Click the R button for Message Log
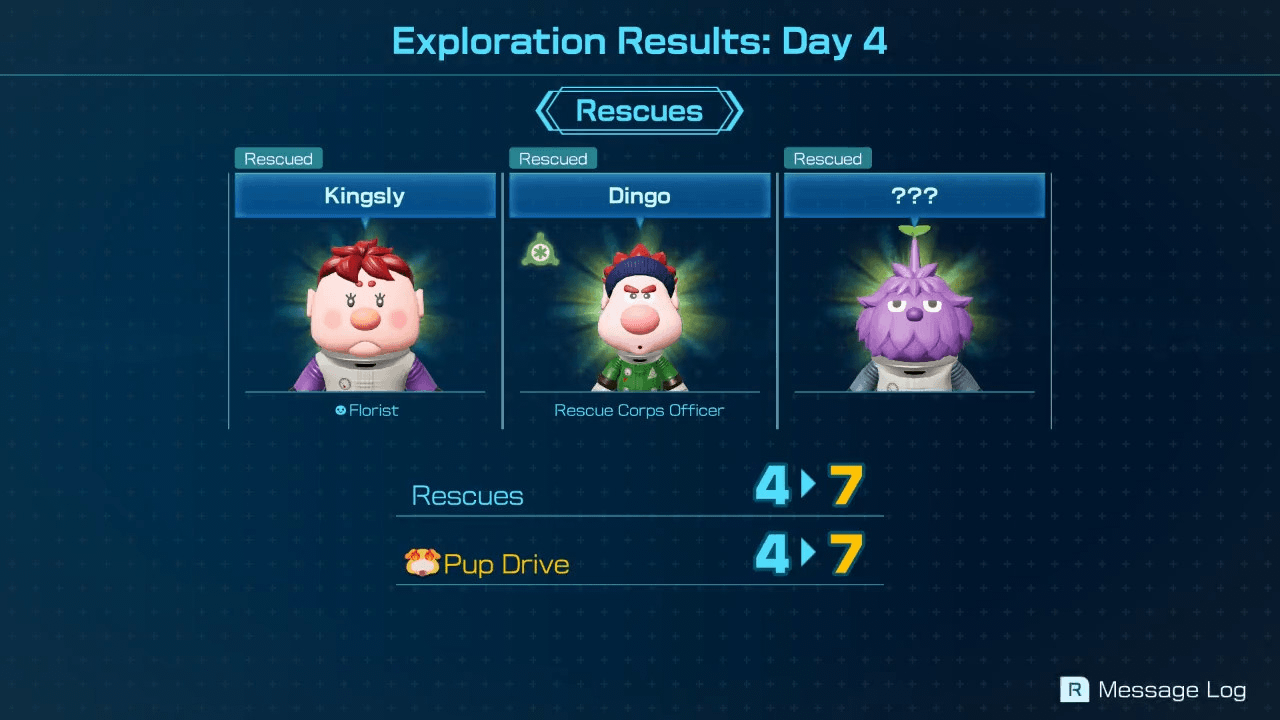The height and width of the screenshot is (720, 1280). coord(1072,689)
